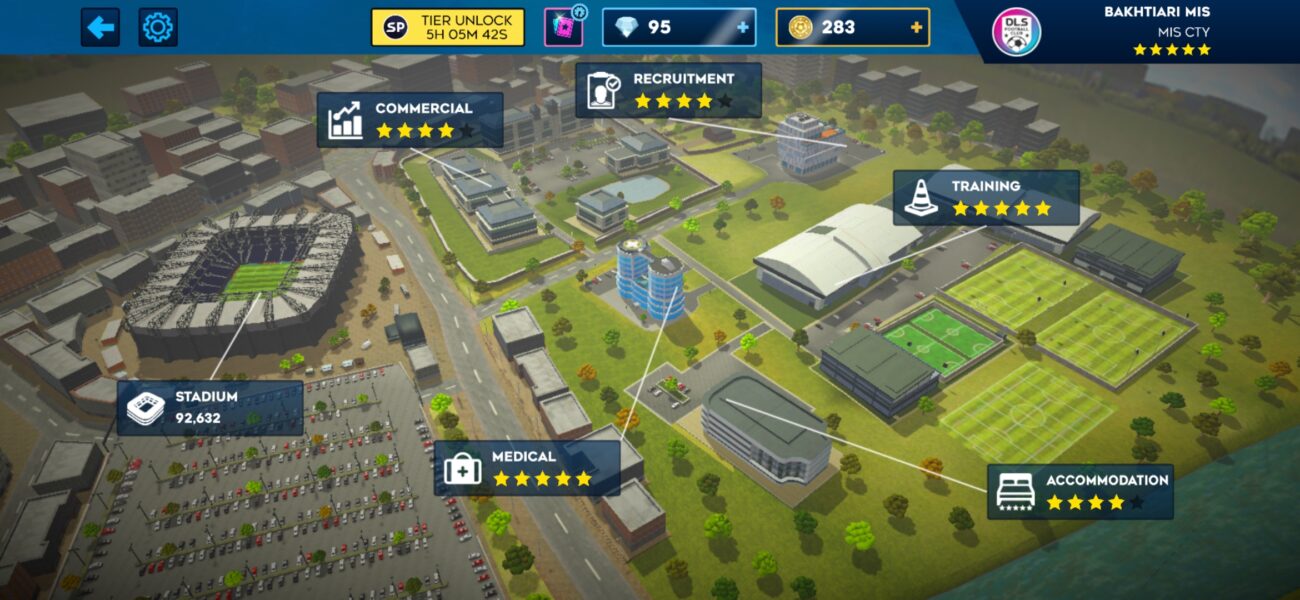1300x600 pixels.
Task: Go back with the arrow button
Action: [x=100, y=27]
